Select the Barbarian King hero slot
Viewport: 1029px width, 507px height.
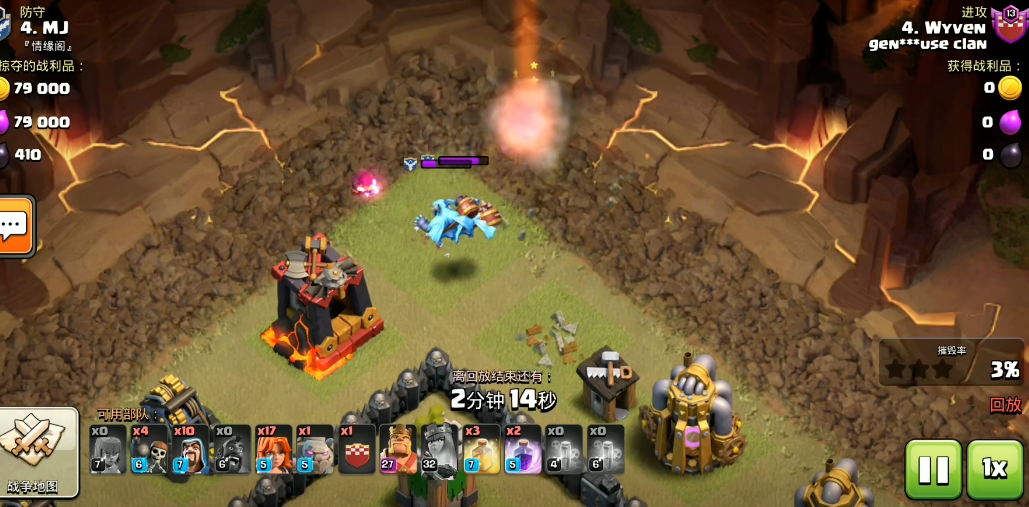point(398,449)
